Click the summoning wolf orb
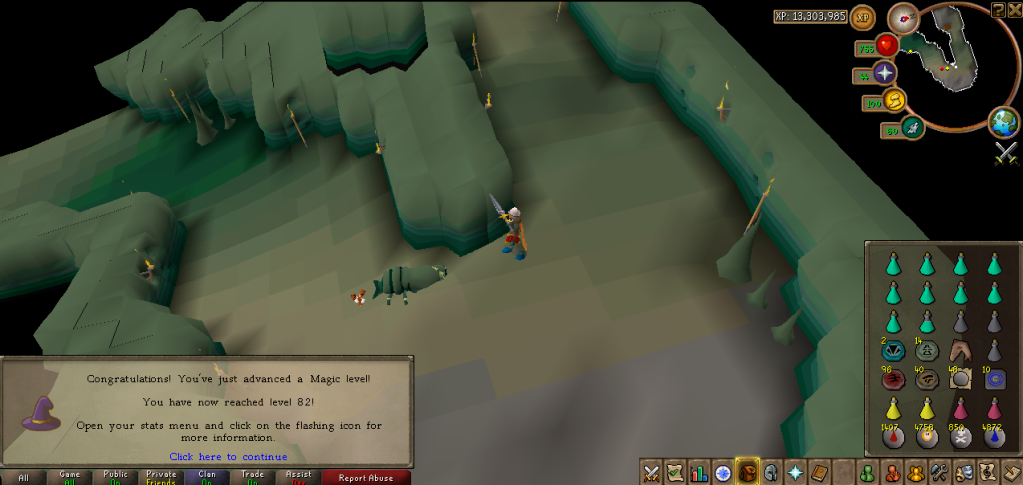Image resolution: width=1023 pixels, height=485 pixels. [911, 127]
